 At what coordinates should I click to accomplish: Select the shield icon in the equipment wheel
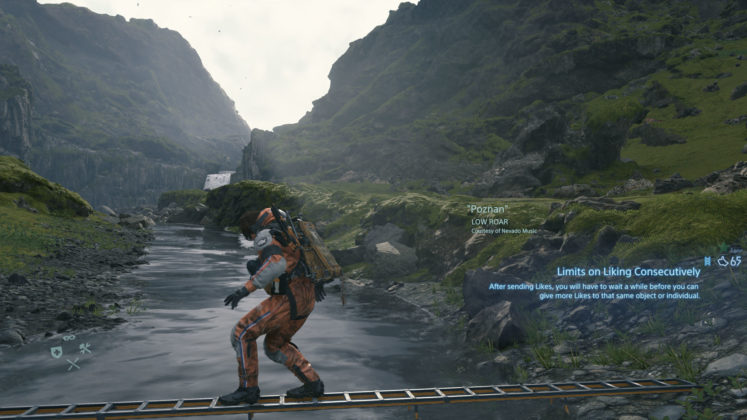pyautogui.click(x=57, y=352)
